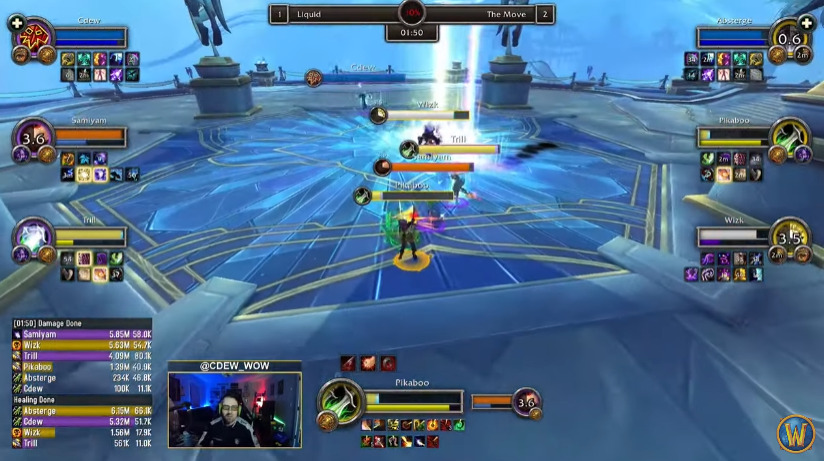Click the large Pikaboo target portrait

341,402
